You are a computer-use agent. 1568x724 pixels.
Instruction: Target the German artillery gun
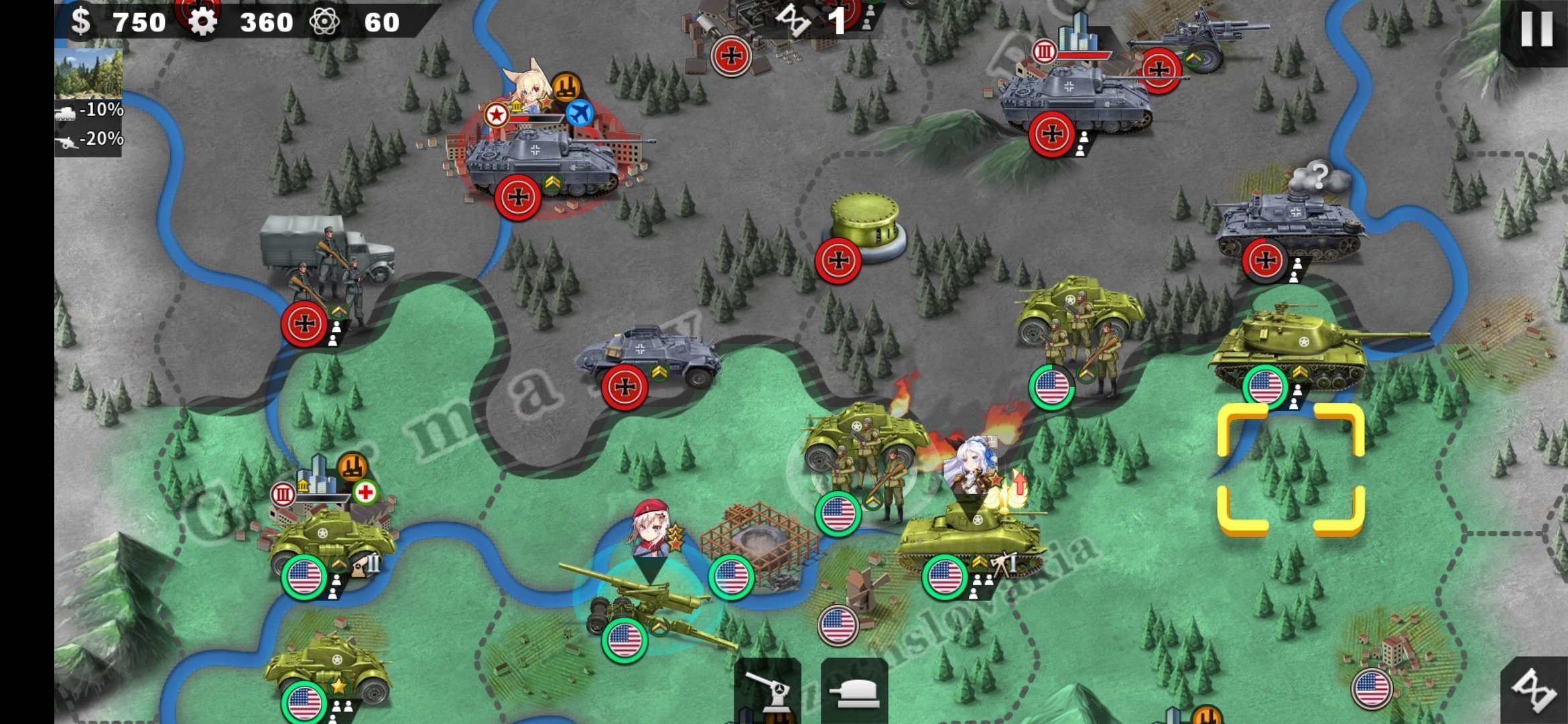click(1199, 40)
